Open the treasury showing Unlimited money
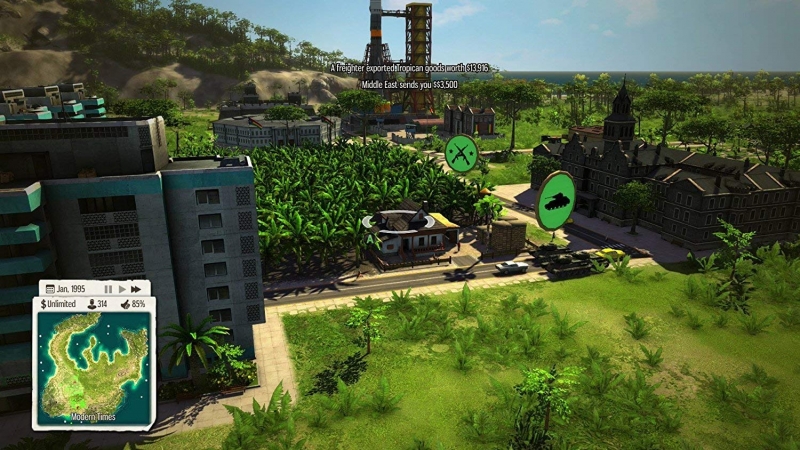Viewport: 800px width, 450px height. pyautogui.click(x=60, y=303)
